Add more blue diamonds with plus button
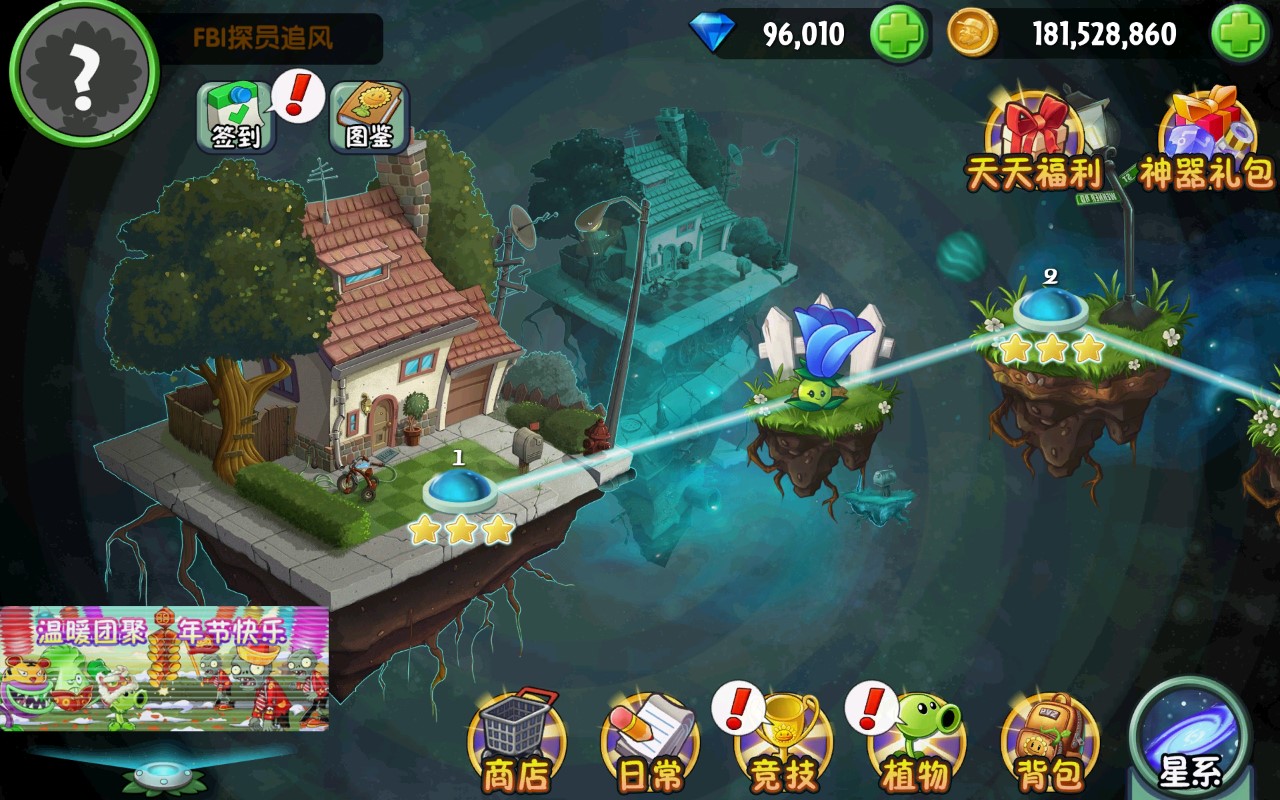Screen dimensions: 1280x800 [898, 35]
